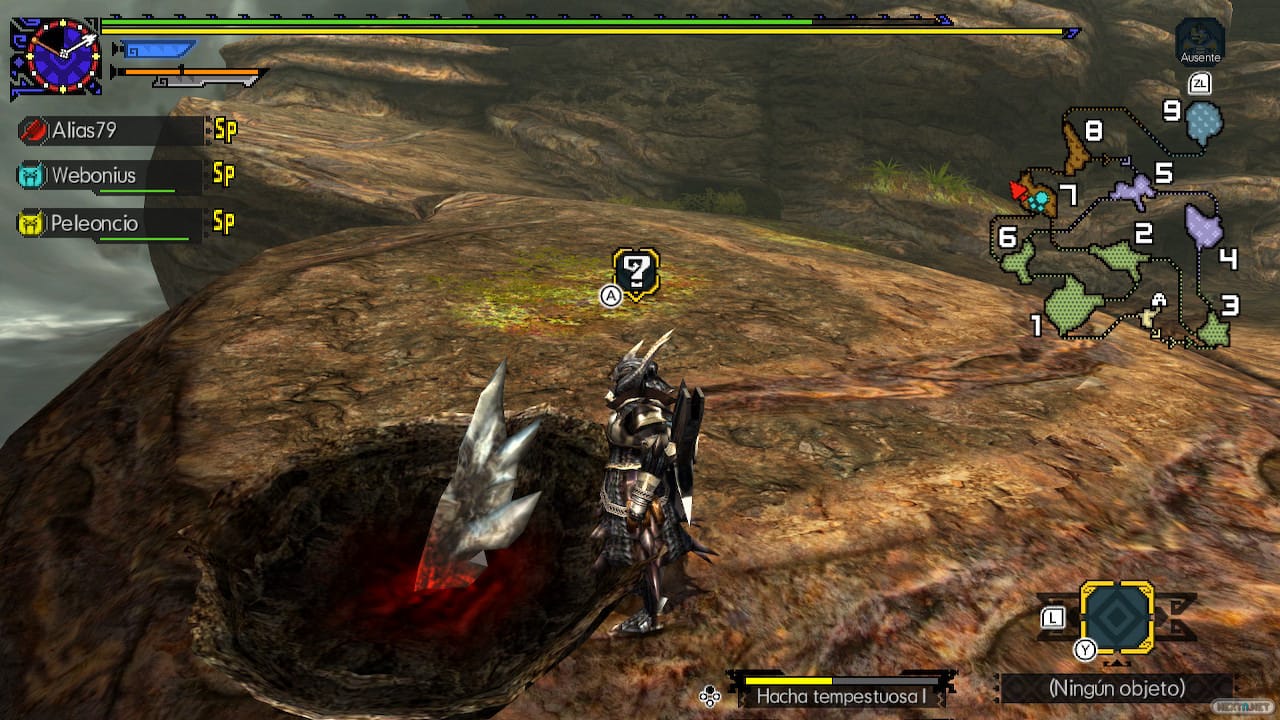The image size is (1280, 720).
Task: Toggle the Sp indicator next to Webonius
Action: tap(222, 175)
